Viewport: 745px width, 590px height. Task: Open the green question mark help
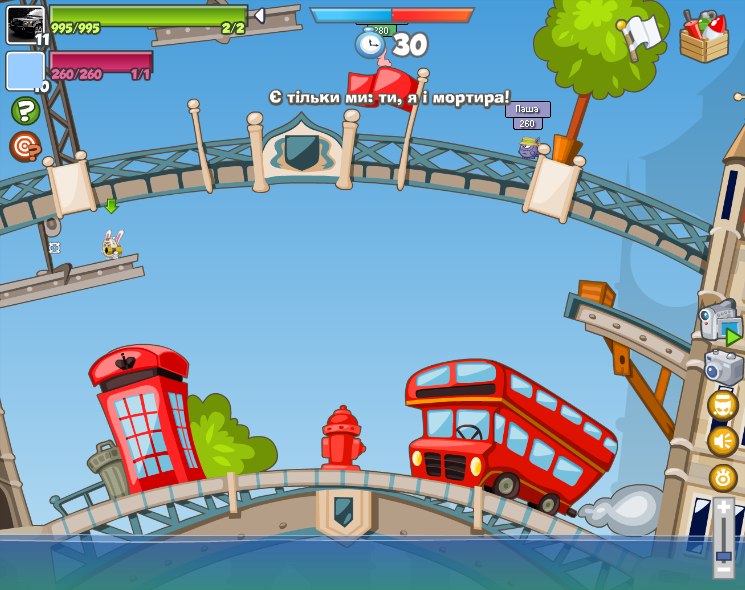25,110
